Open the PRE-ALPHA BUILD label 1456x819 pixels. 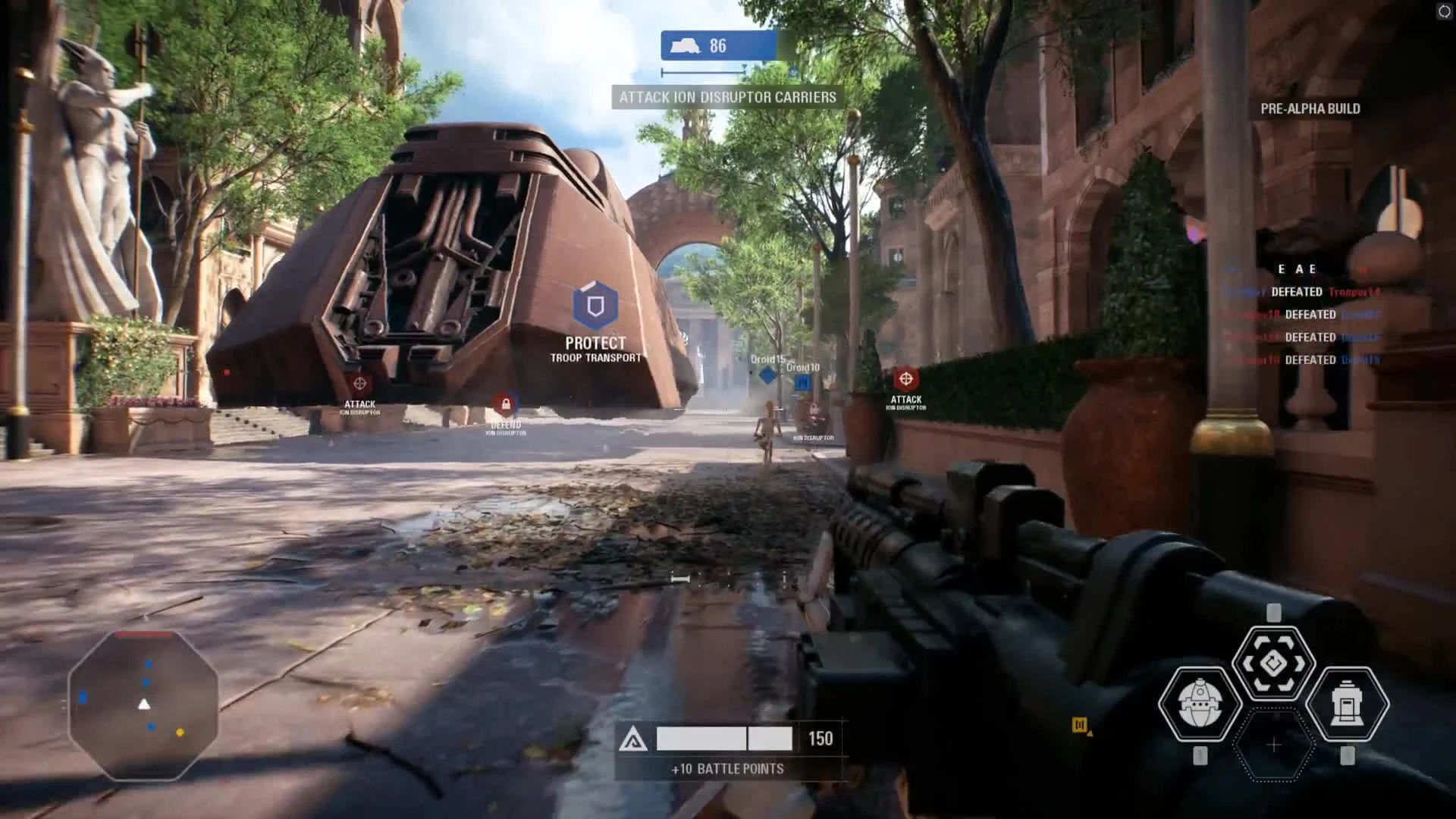(1310, 108)
